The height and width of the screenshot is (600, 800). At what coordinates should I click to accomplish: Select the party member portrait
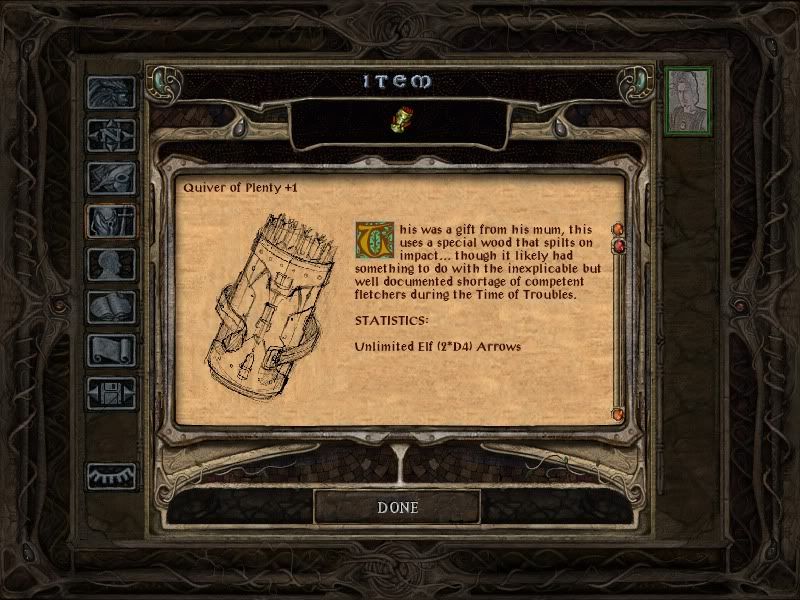(688, 100)
